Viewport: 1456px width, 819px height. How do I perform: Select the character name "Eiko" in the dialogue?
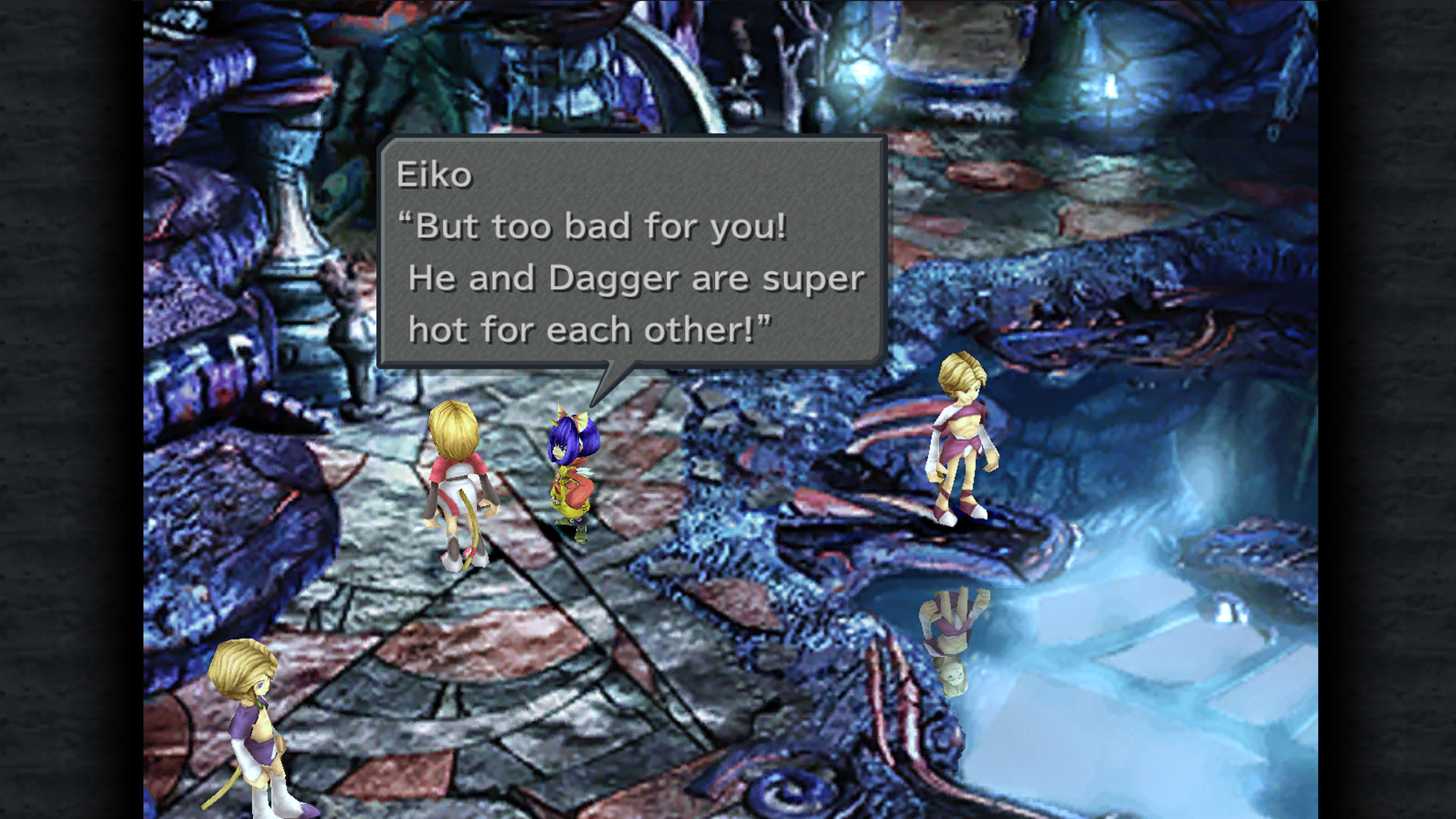point(433,176)
